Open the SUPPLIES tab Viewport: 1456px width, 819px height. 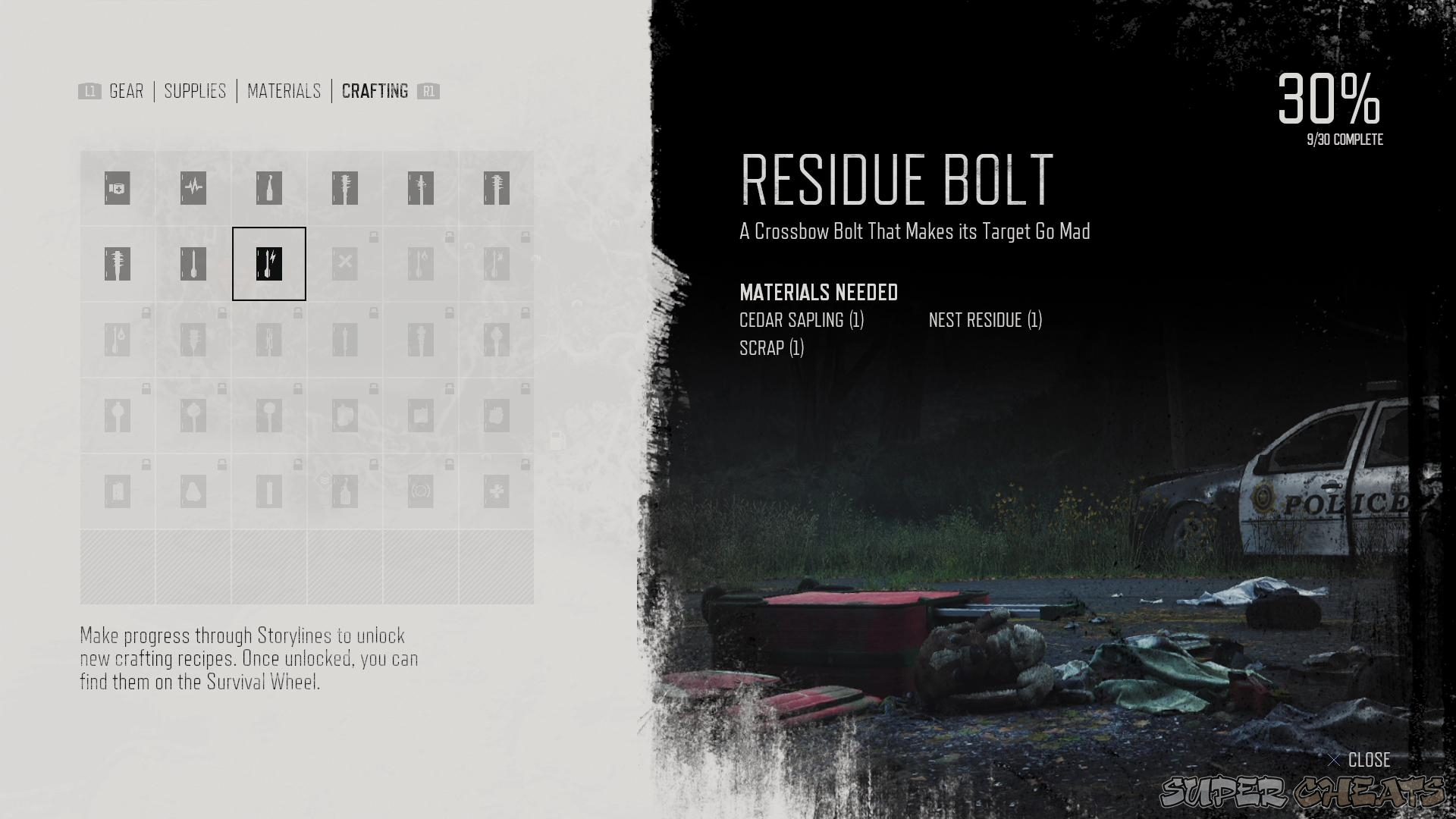pos(195,91)
